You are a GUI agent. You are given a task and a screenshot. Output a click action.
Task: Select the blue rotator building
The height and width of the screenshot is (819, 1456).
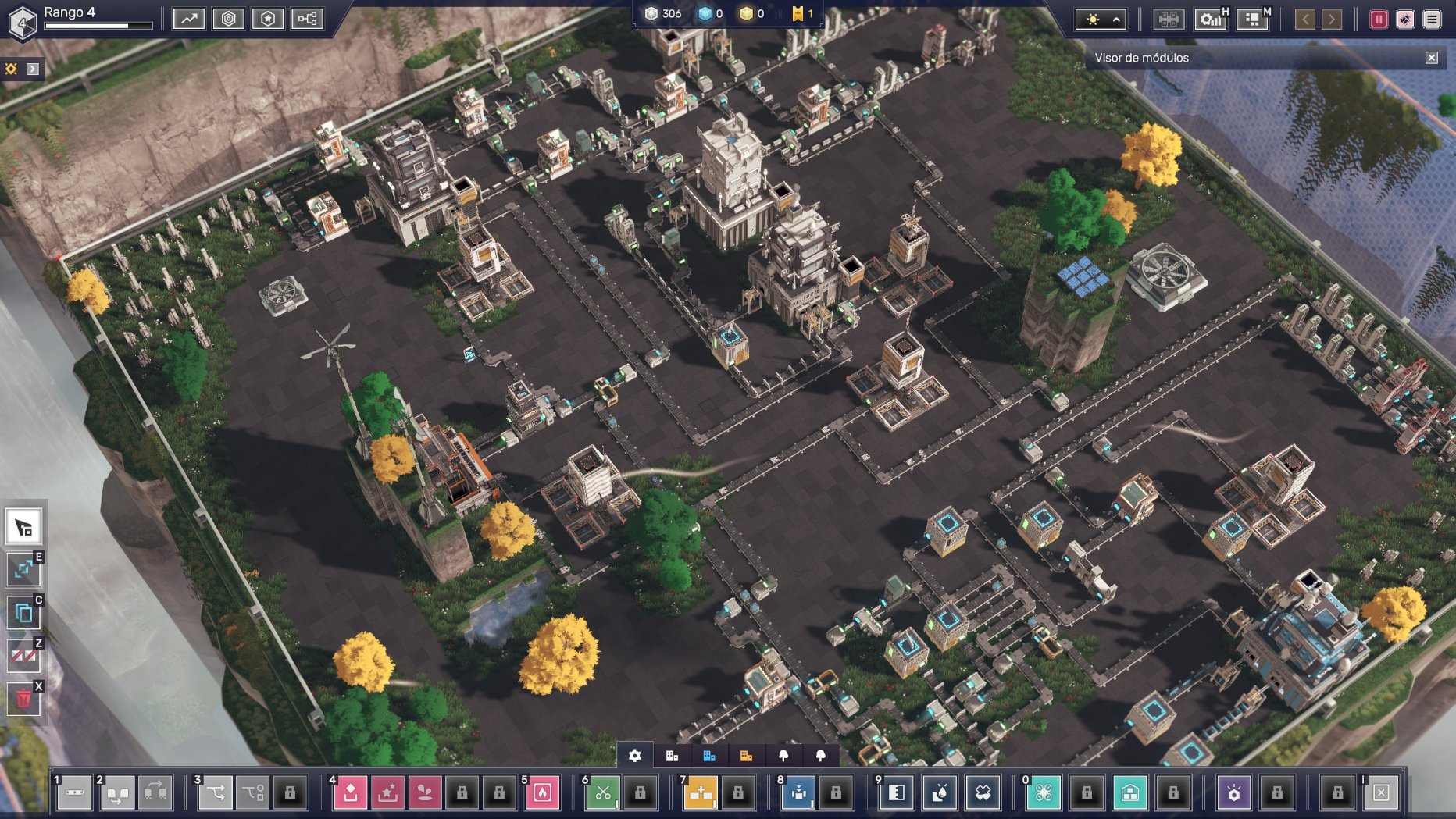pyautogui.click(x=798, y=793)
